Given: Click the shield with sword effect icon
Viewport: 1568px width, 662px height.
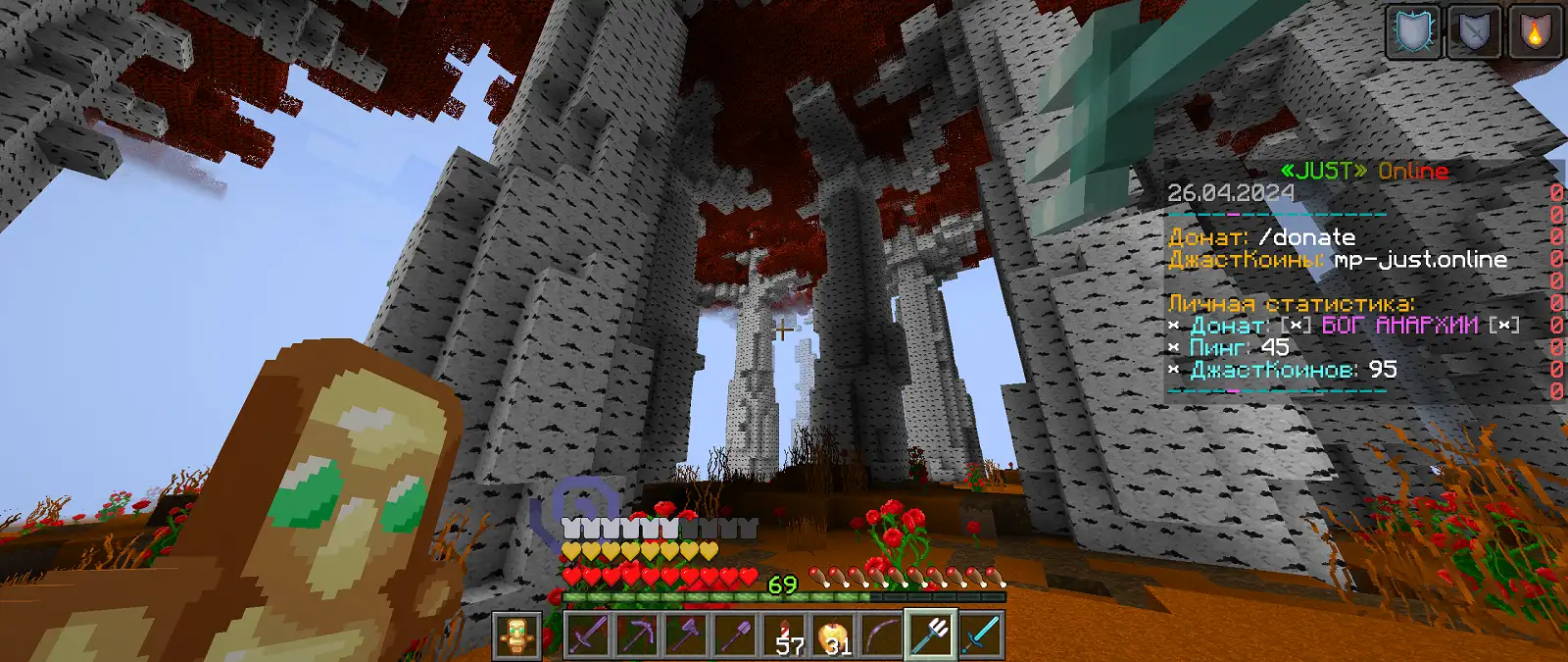Looking at the screenshot, I should pos(1474,32).
